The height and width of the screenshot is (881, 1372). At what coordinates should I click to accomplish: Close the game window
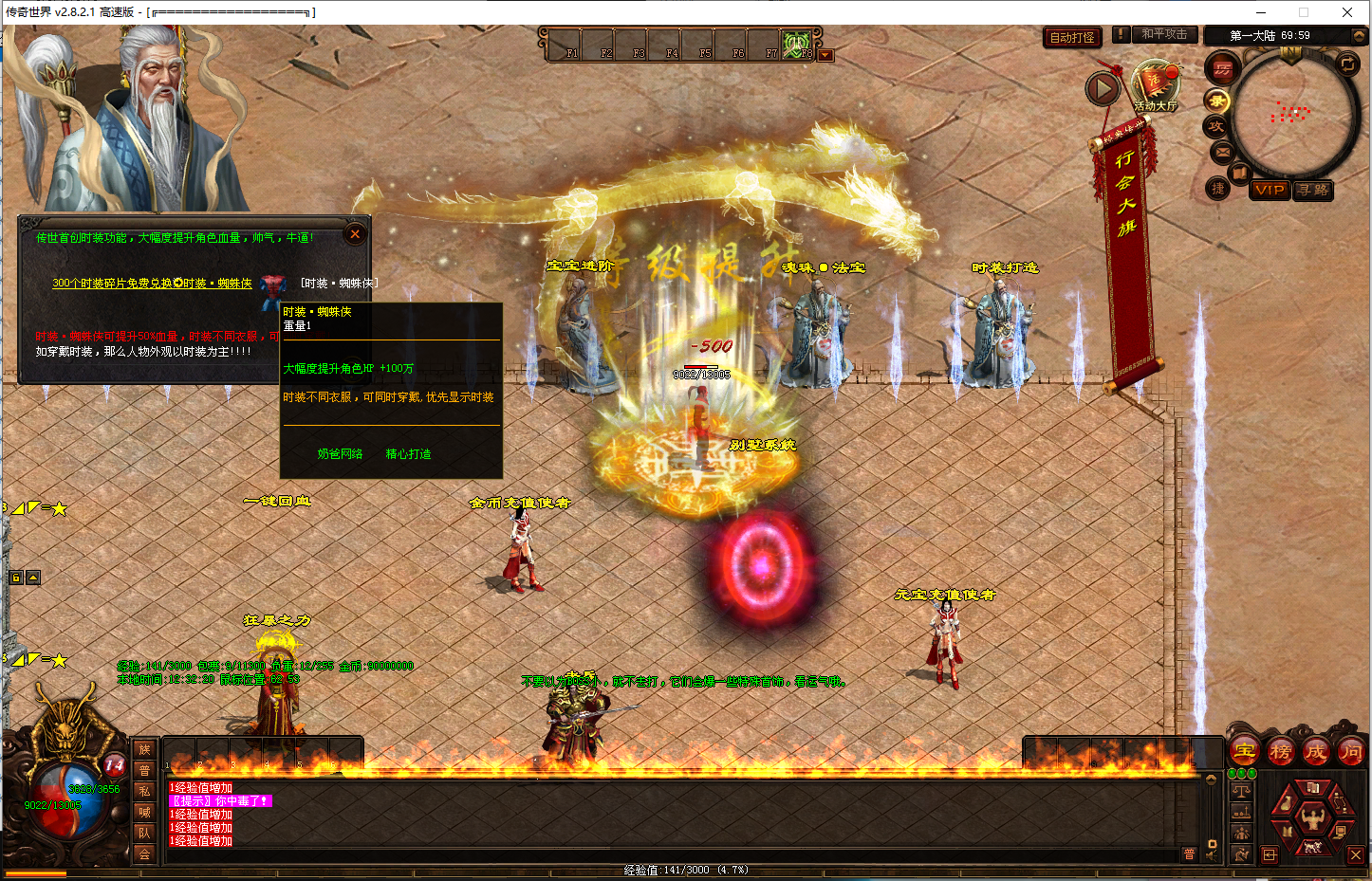1347,12
